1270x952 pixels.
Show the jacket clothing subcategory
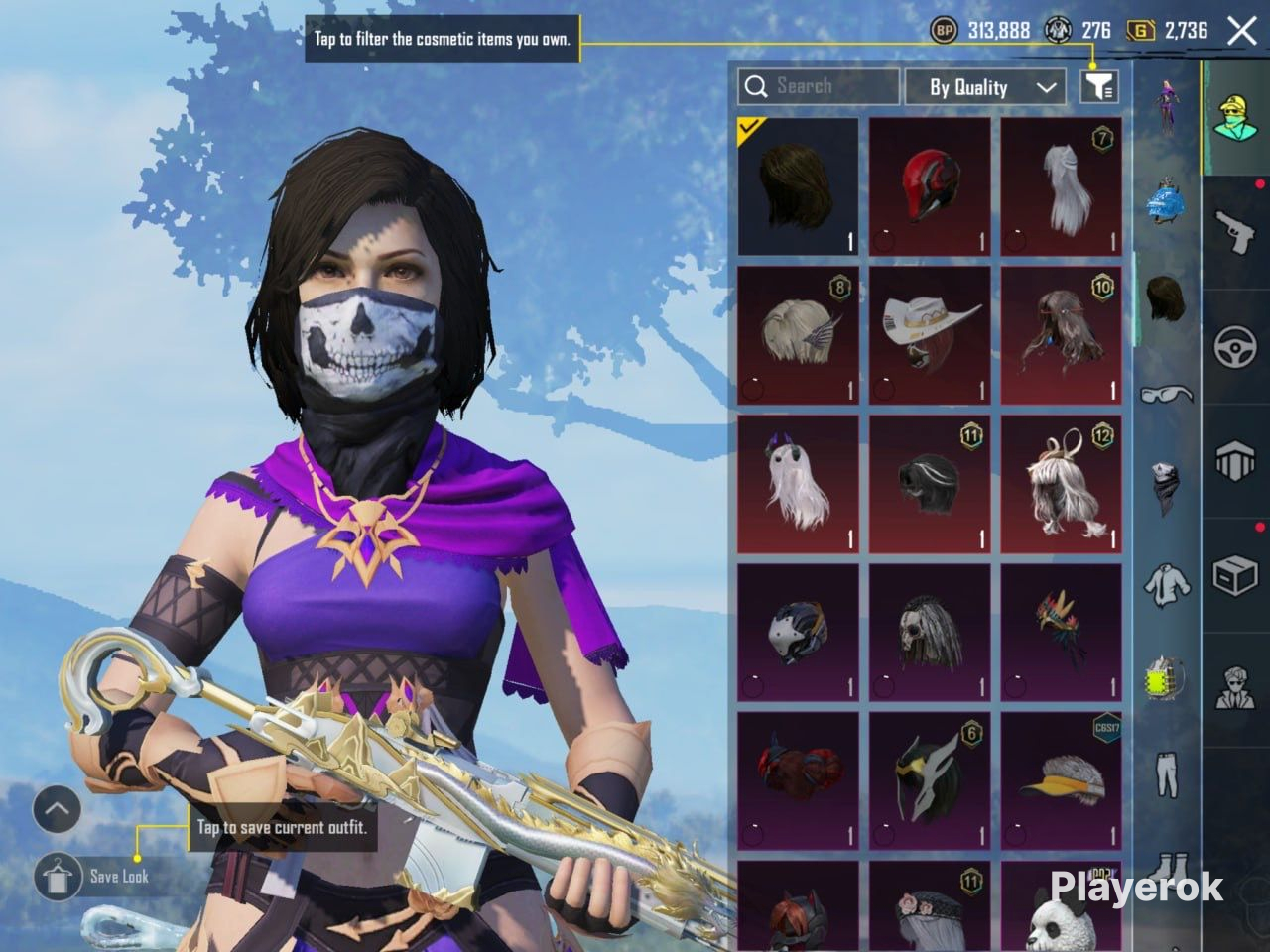coord(1166,585)
